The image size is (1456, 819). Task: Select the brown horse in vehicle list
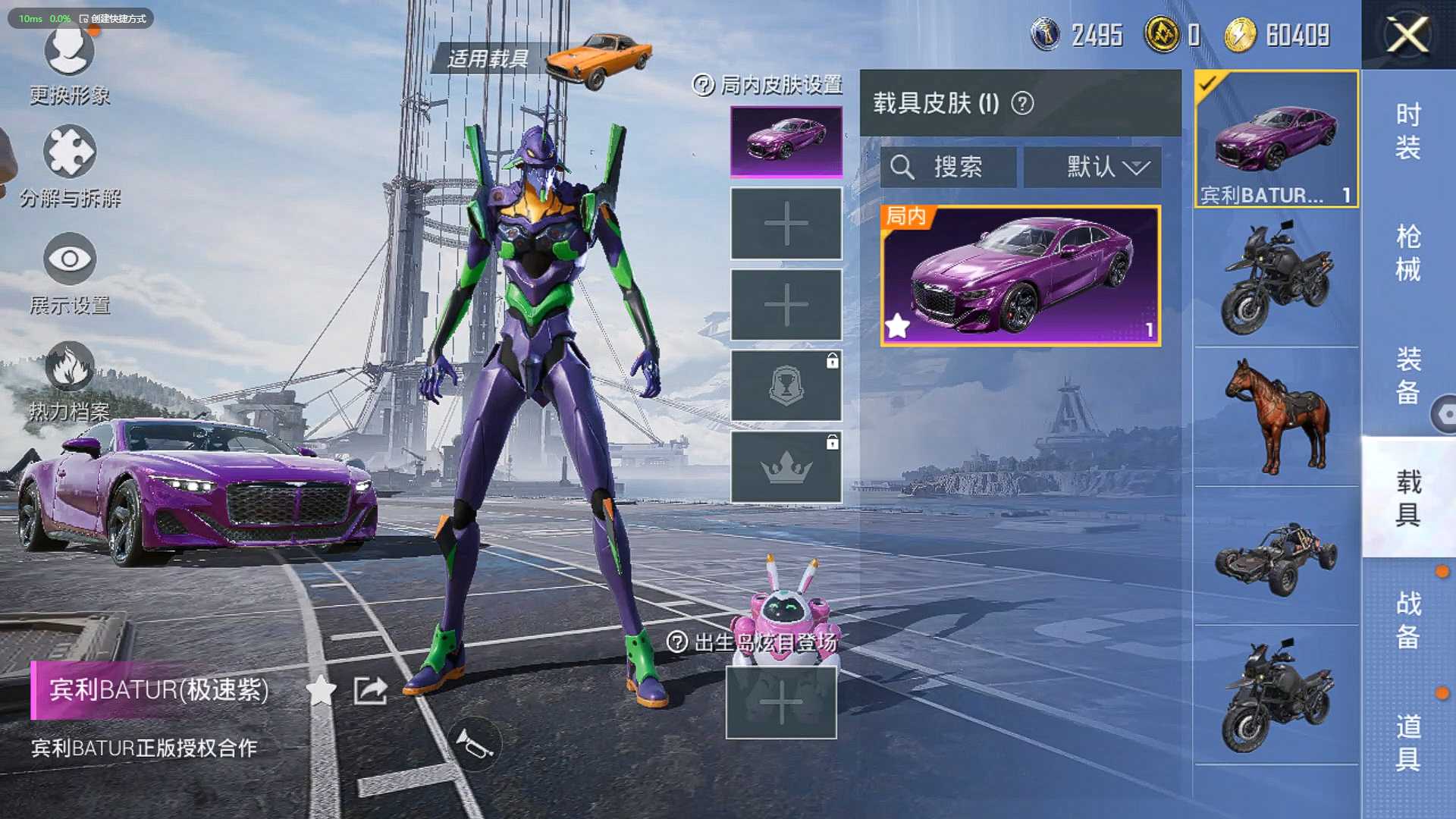(1276, 416)
